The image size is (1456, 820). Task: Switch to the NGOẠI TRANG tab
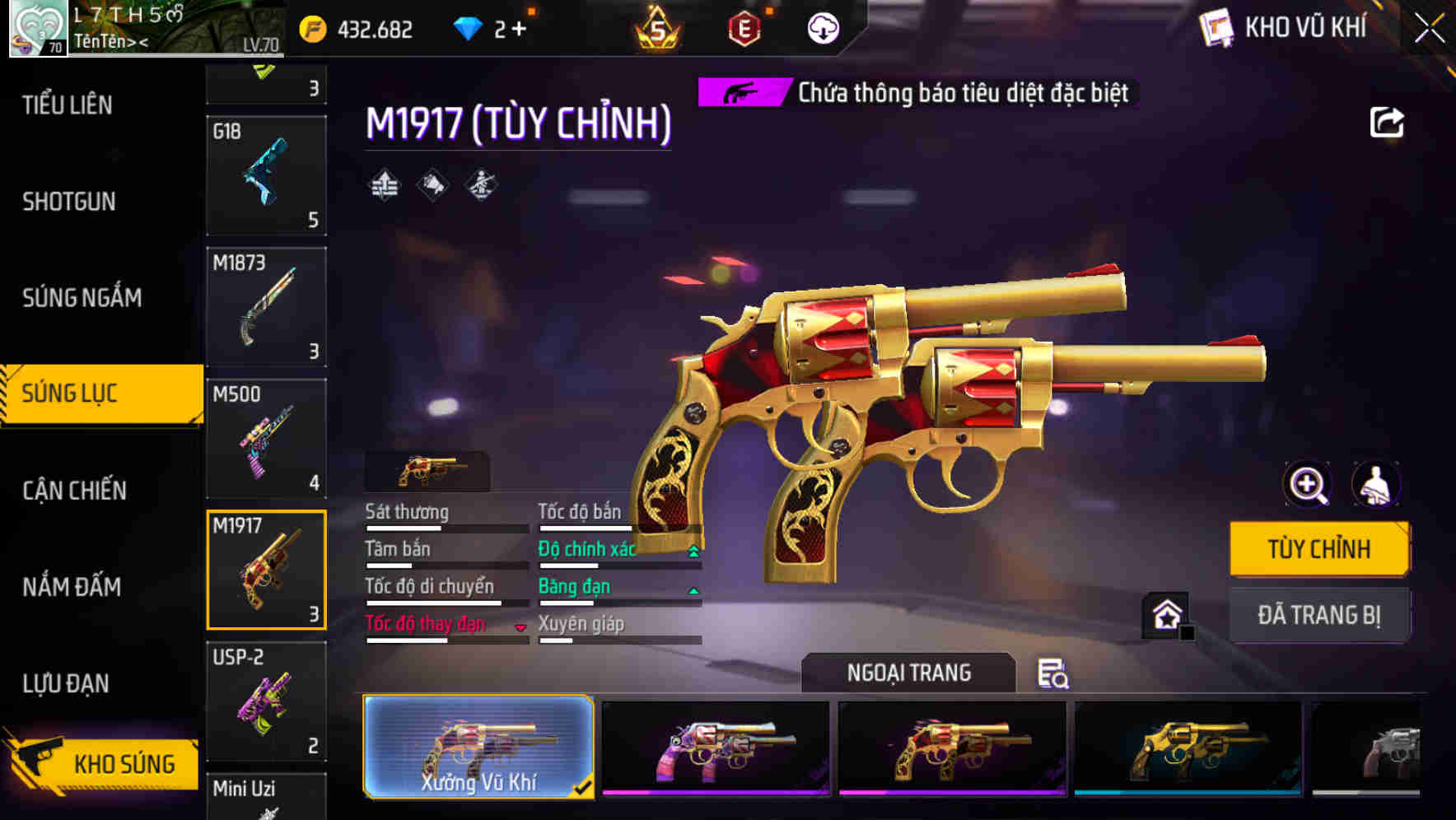[909, 673]
